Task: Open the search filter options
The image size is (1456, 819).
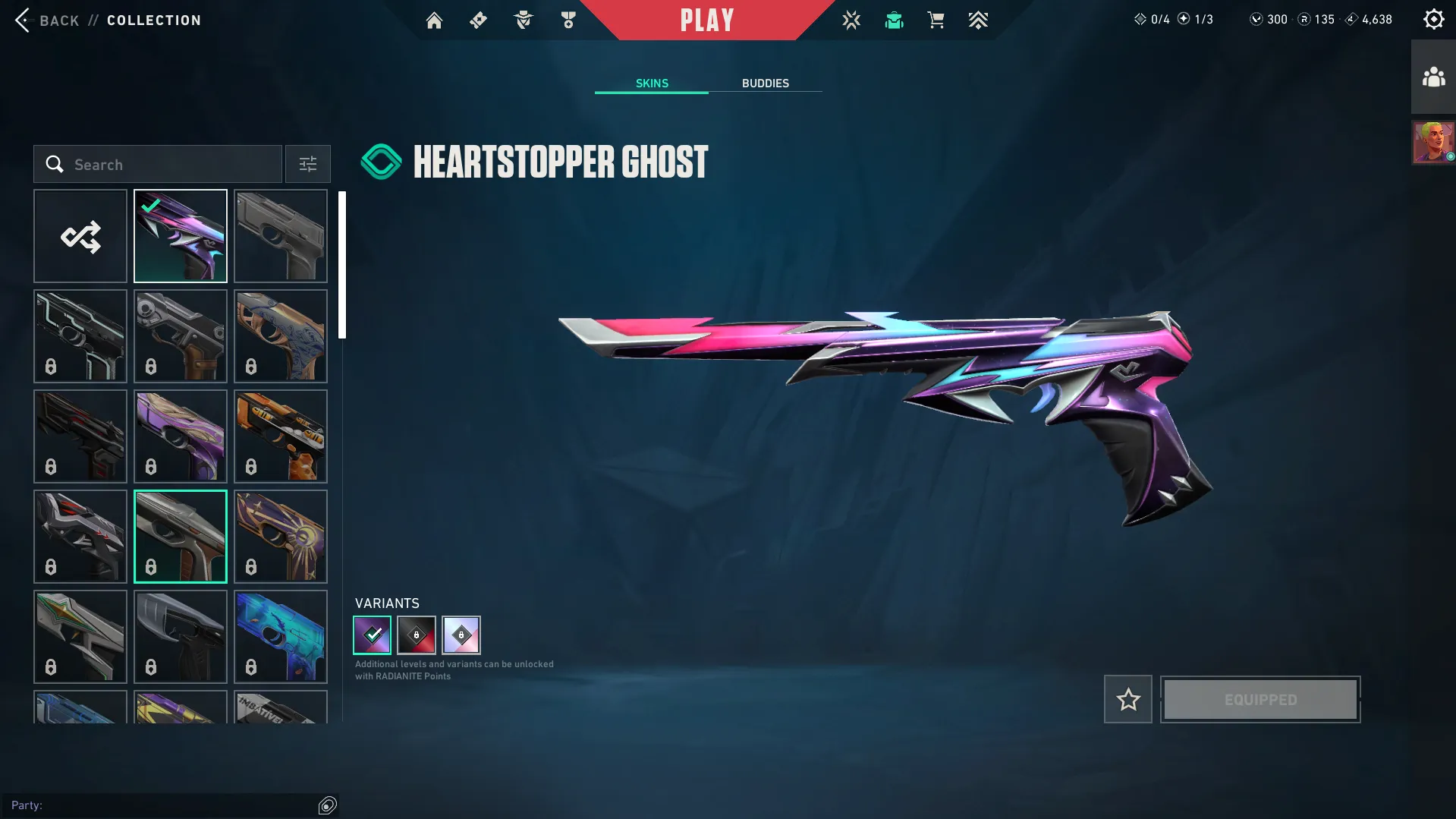Action: (x=307, y=164)
